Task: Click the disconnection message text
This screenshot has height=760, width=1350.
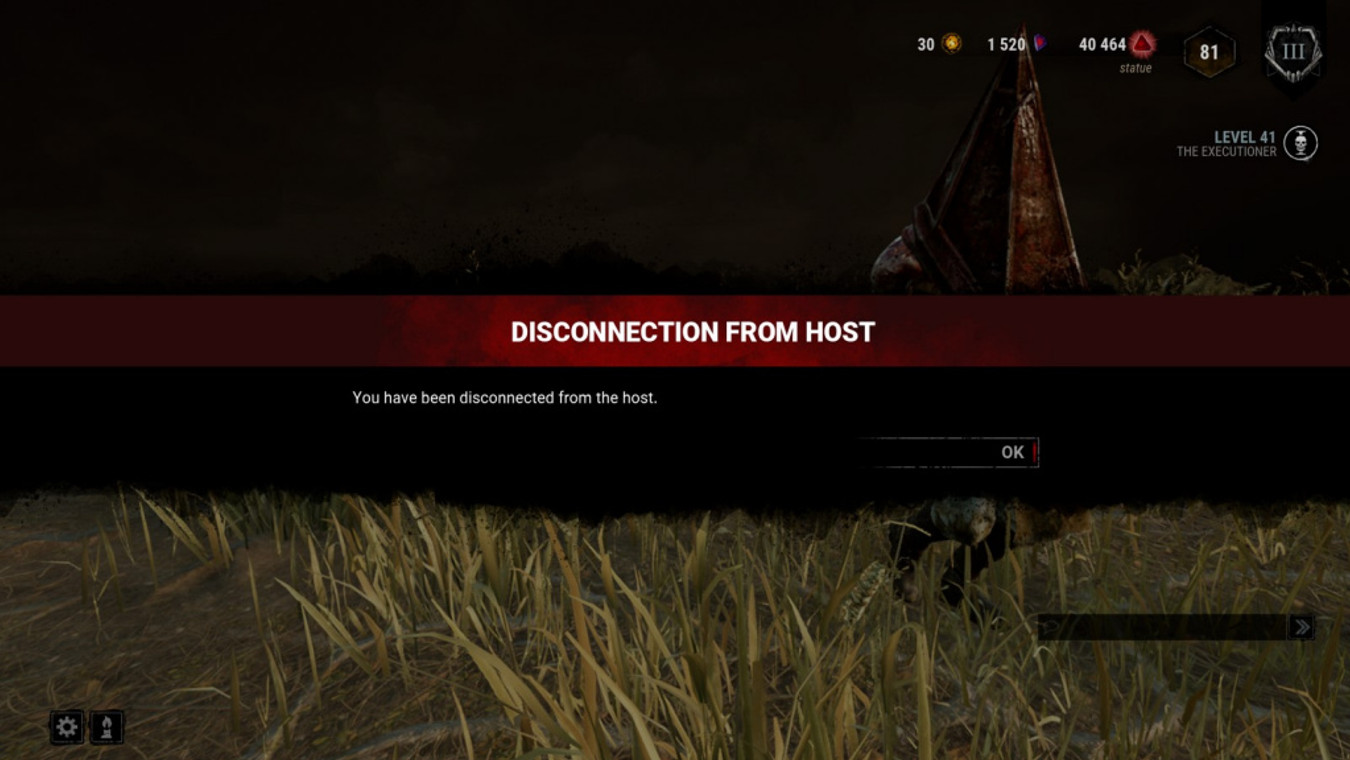Action: coord(508,397)
